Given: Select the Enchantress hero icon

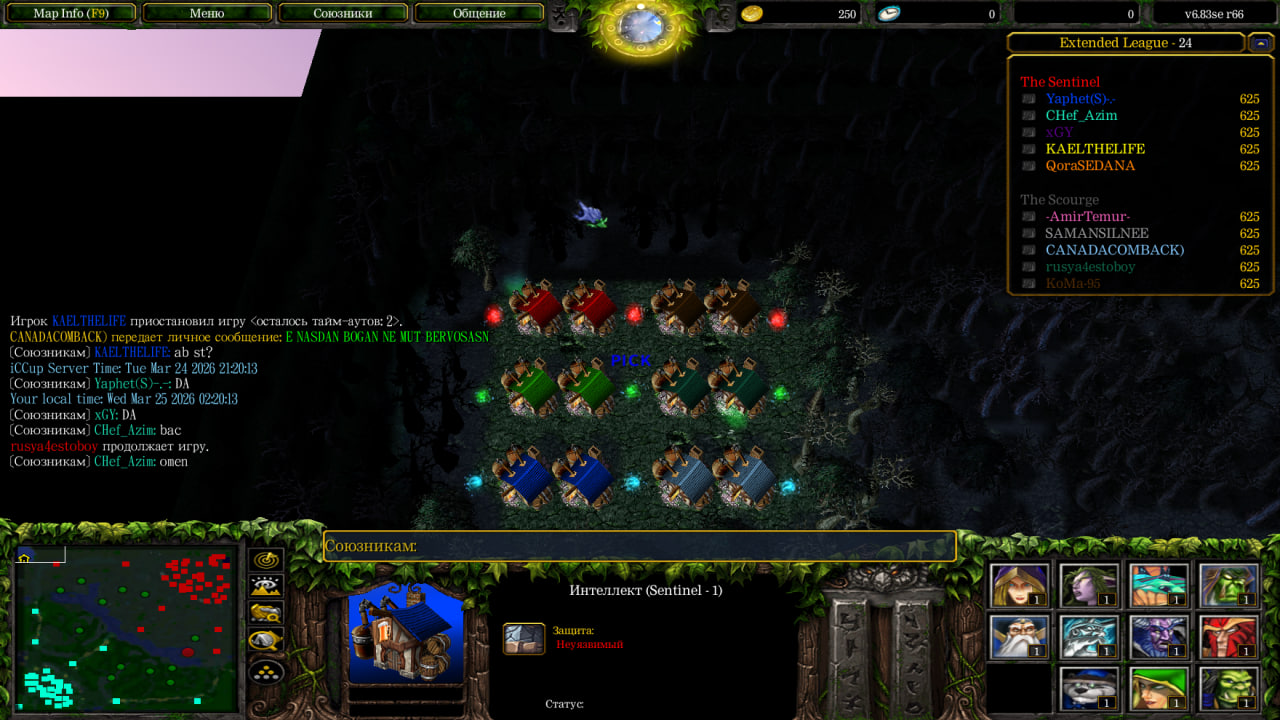Looking at the screenshot, I should click(1090, 585).
